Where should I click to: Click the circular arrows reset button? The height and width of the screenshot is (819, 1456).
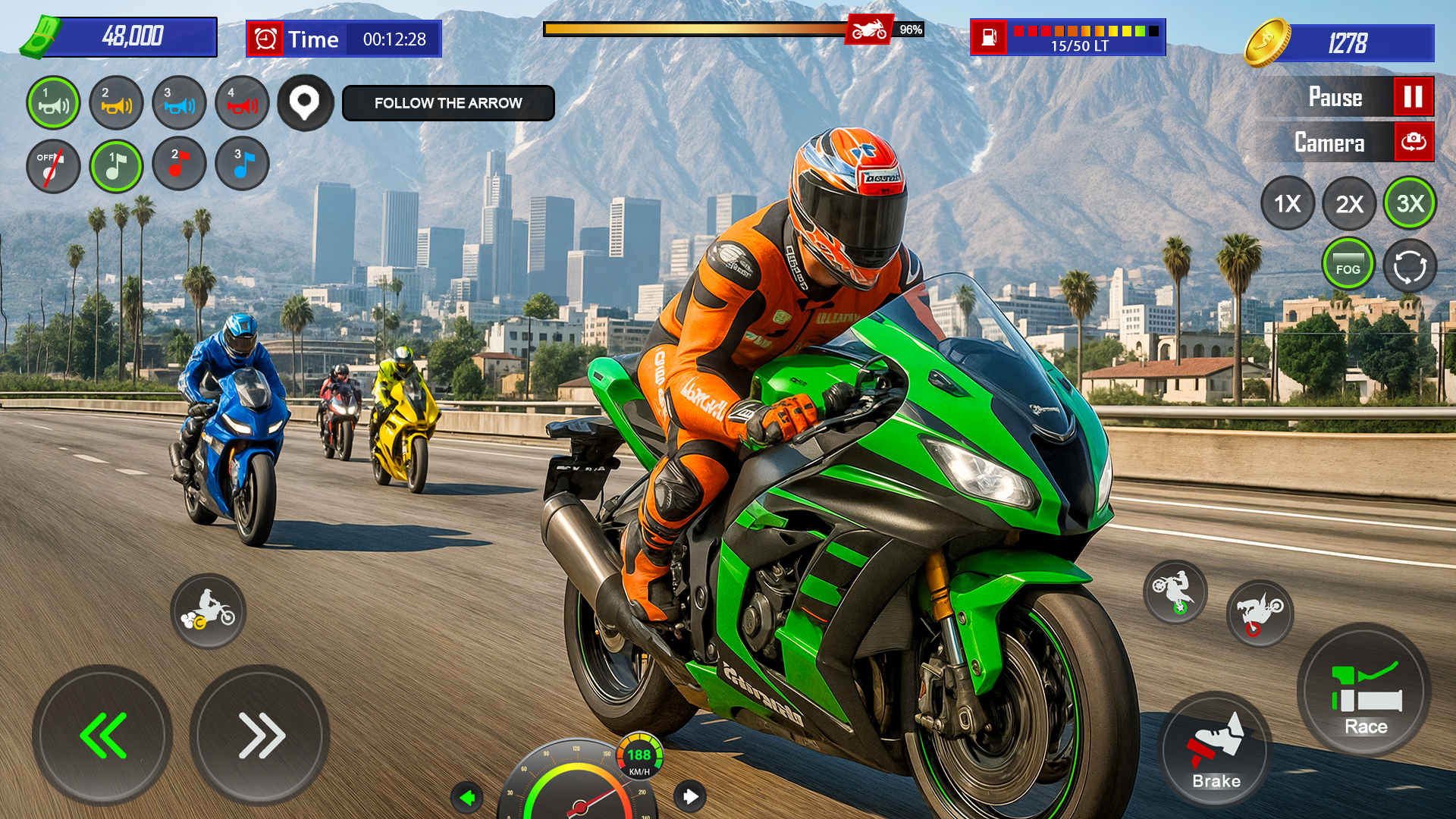[1410, 267]
